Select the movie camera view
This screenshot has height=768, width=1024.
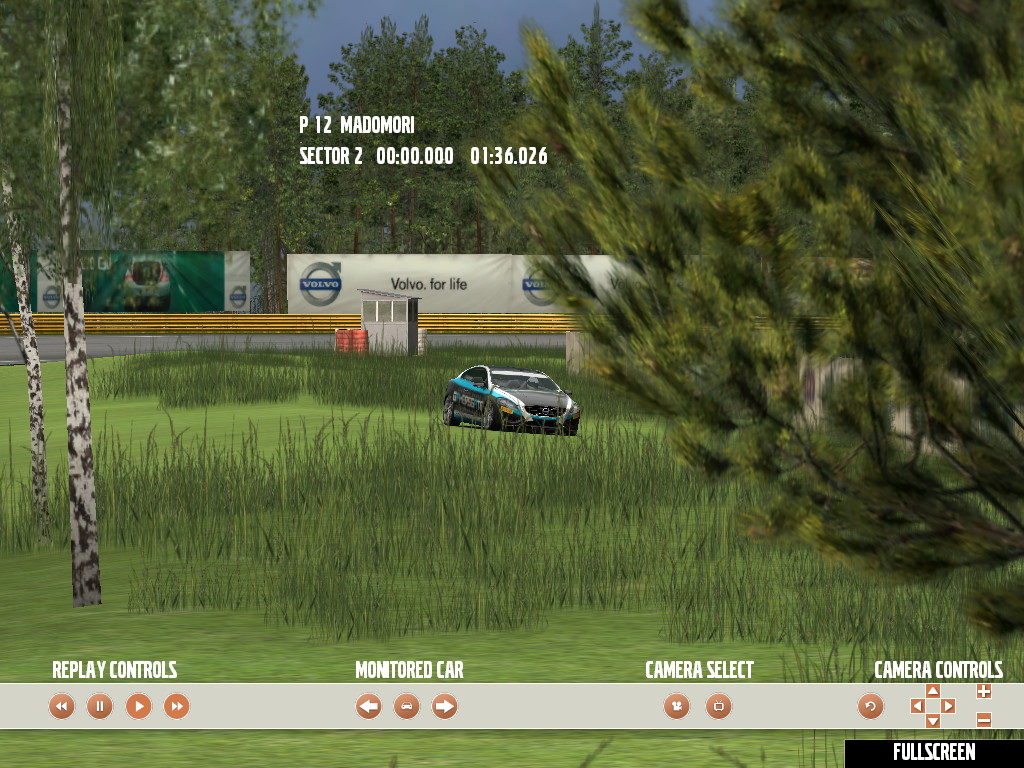click(x=677, y=707)
